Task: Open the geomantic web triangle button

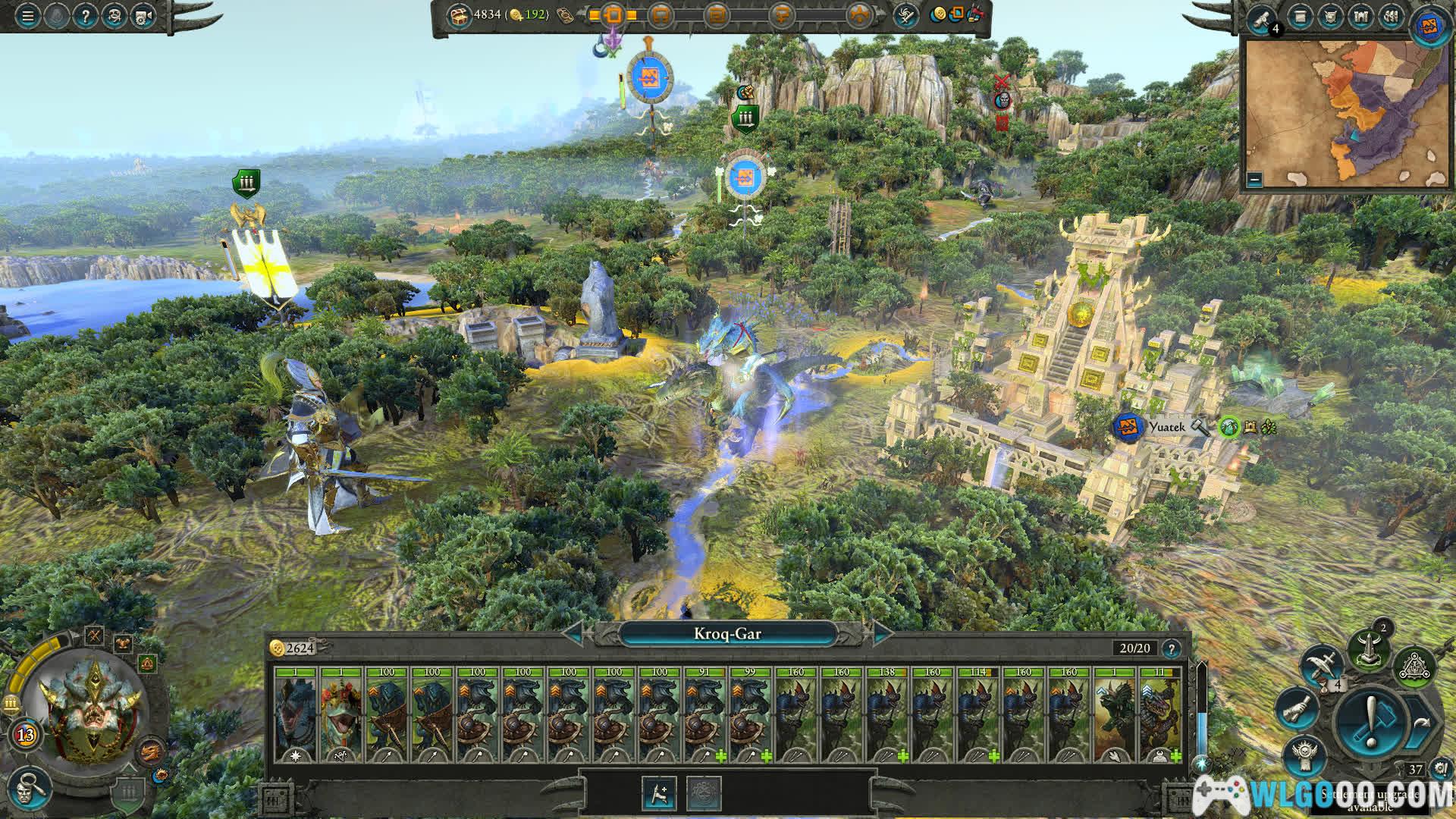Action: (x=1414, y=665)
